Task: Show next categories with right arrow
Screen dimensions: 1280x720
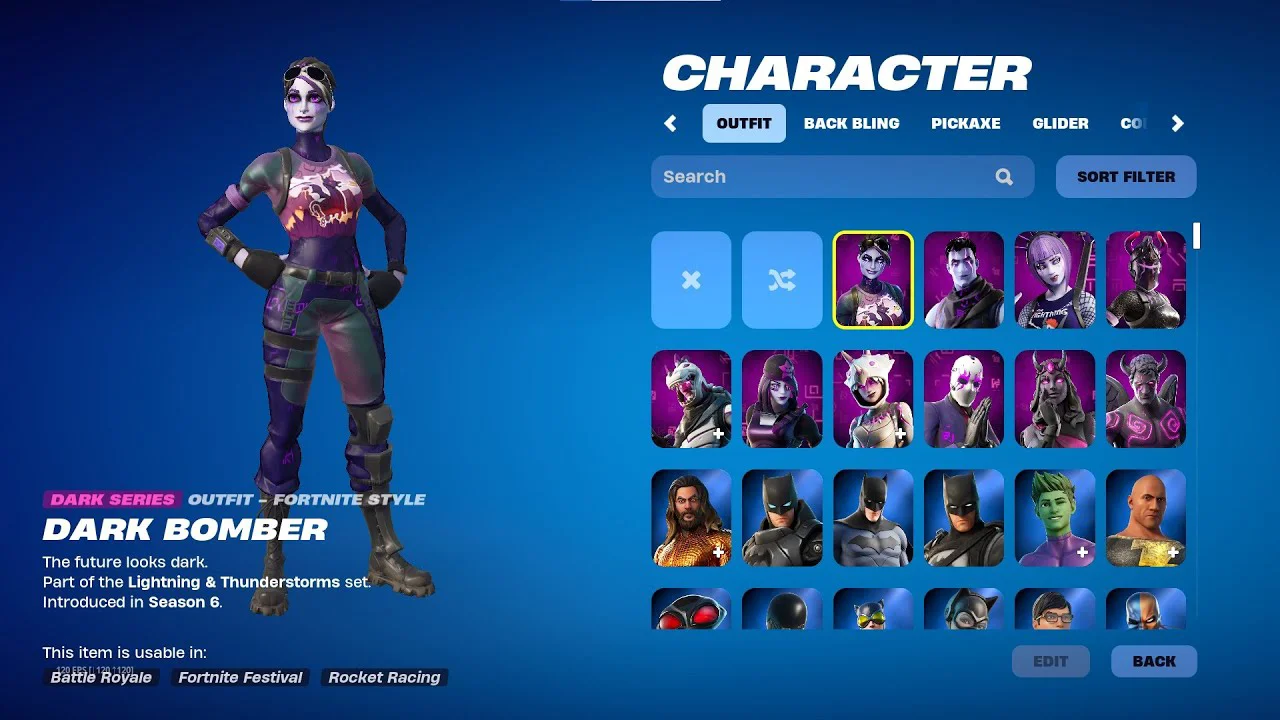Action: click(x=1177, y=124)
